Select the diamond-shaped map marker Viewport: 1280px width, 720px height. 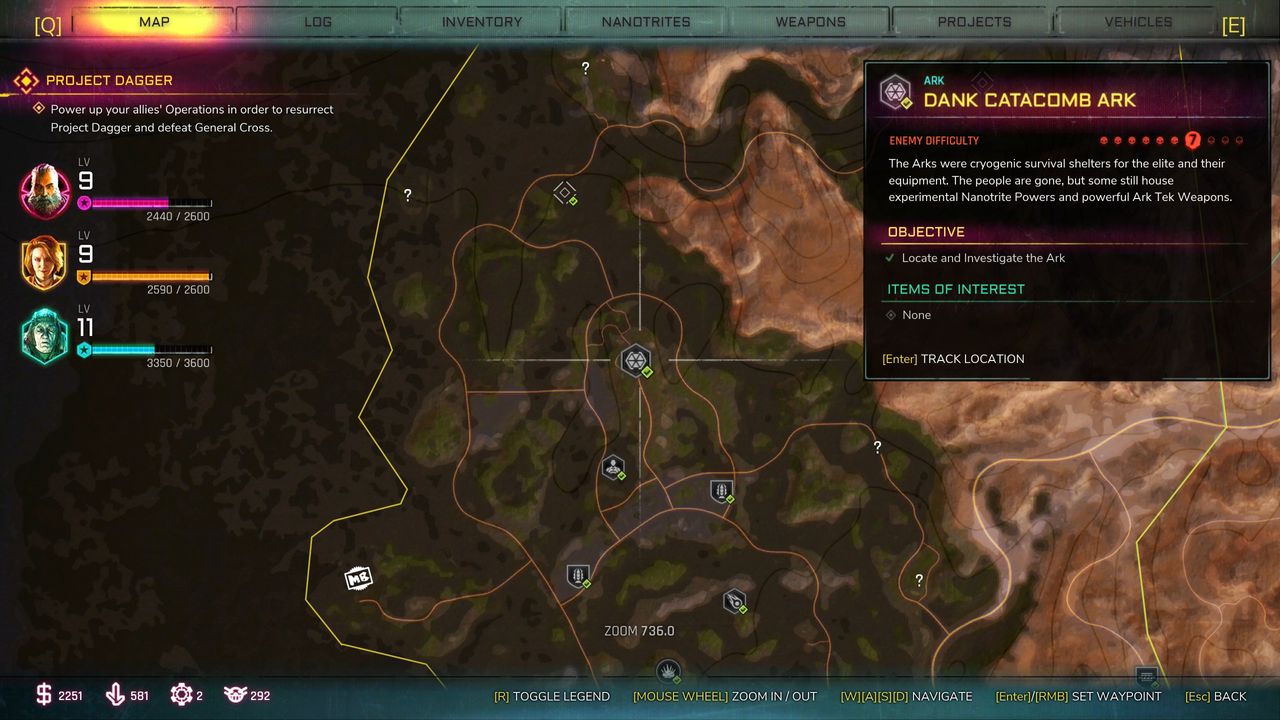point(565,192)
